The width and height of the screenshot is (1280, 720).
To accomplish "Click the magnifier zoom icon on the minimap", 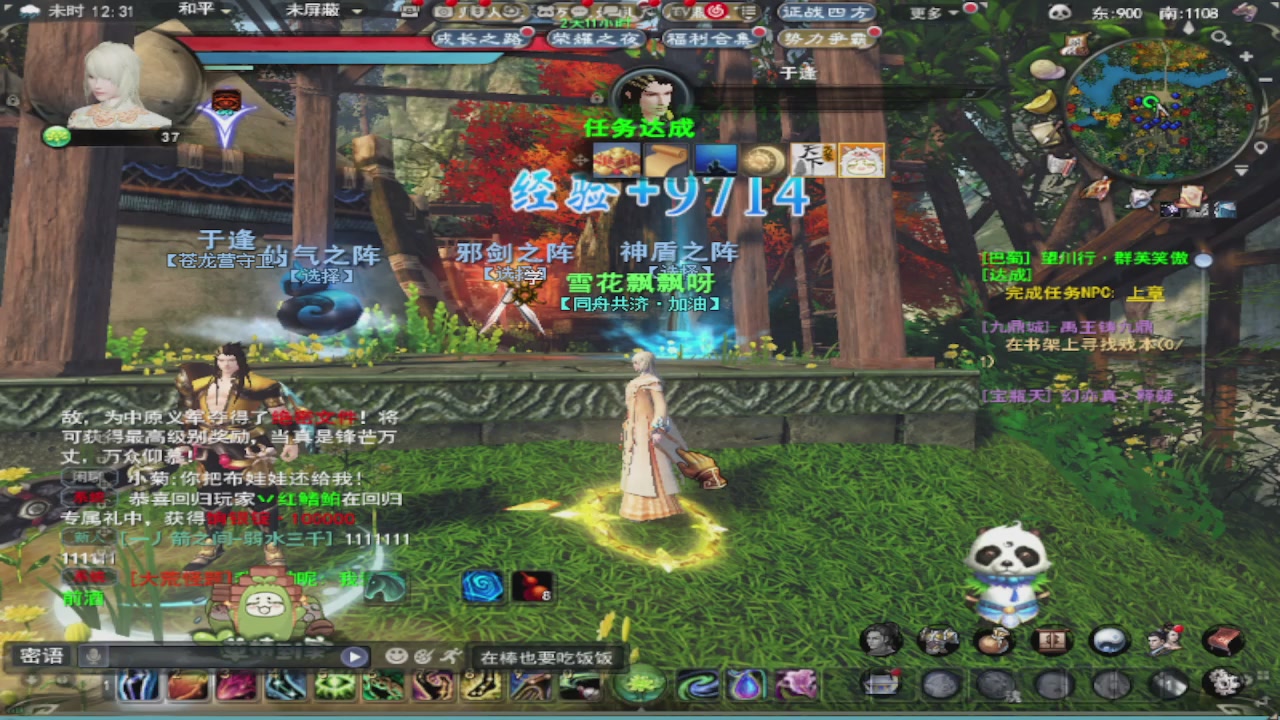I will (x=1219, y=37).
